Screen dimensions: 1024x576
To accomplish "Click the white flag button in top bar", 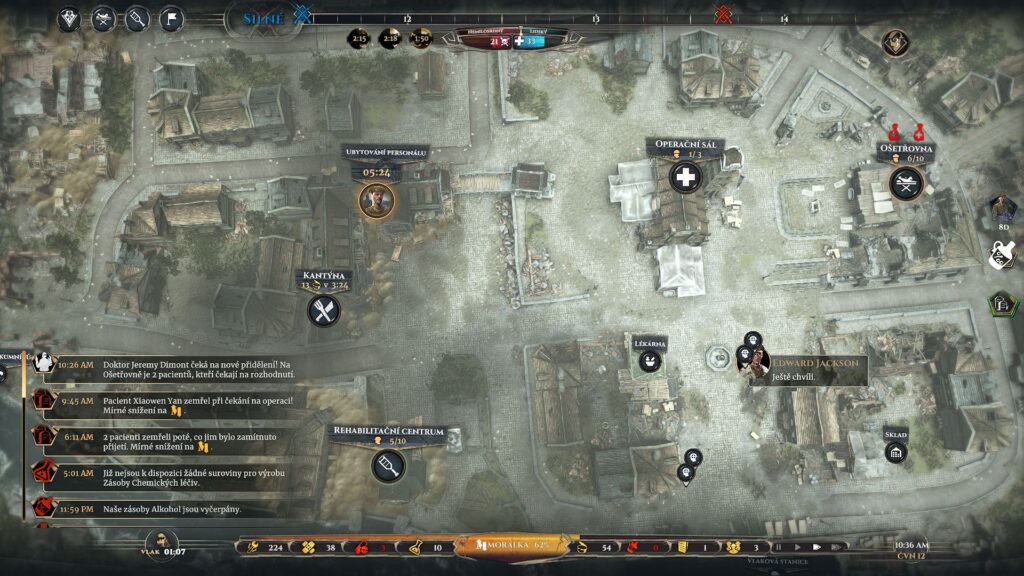I will [x=171, y=19].
